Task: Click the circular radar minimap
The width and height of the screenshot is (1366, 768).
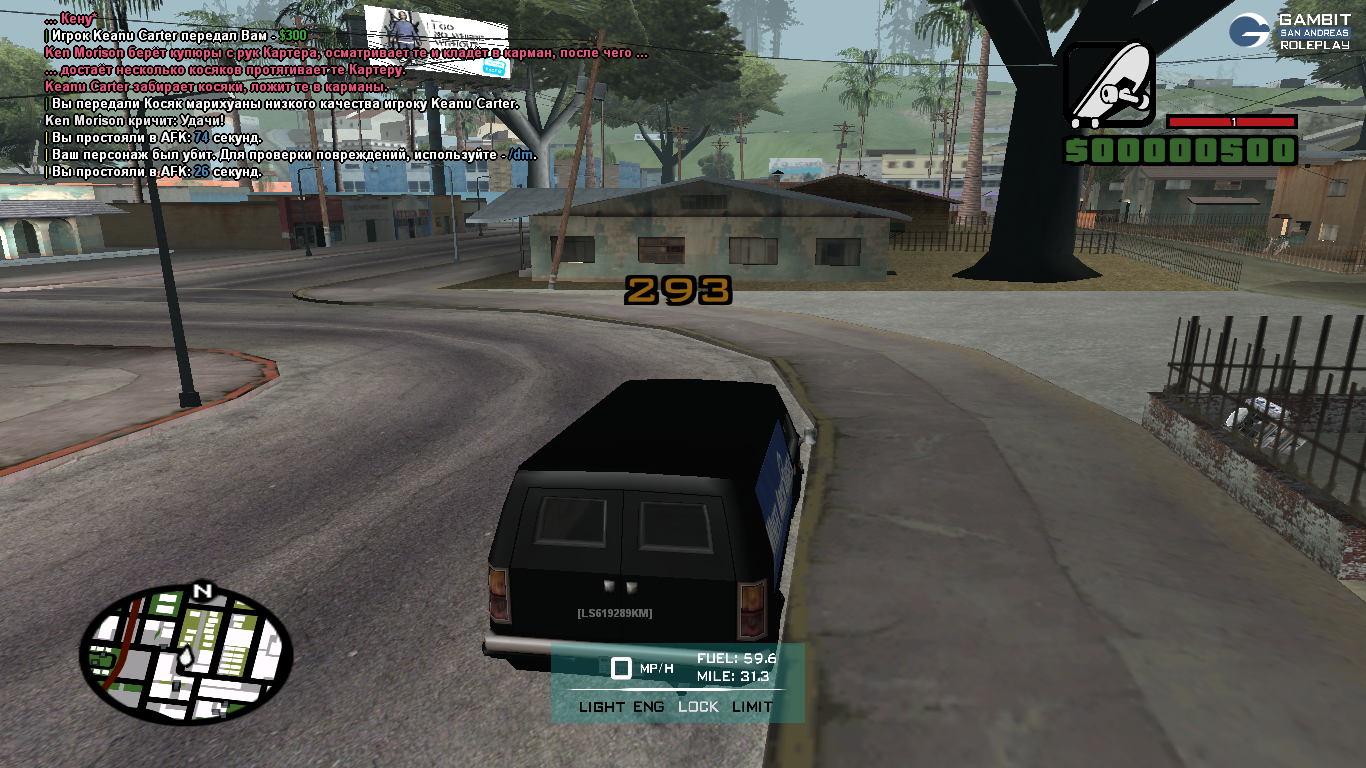Action: click(x=186, y=653)
